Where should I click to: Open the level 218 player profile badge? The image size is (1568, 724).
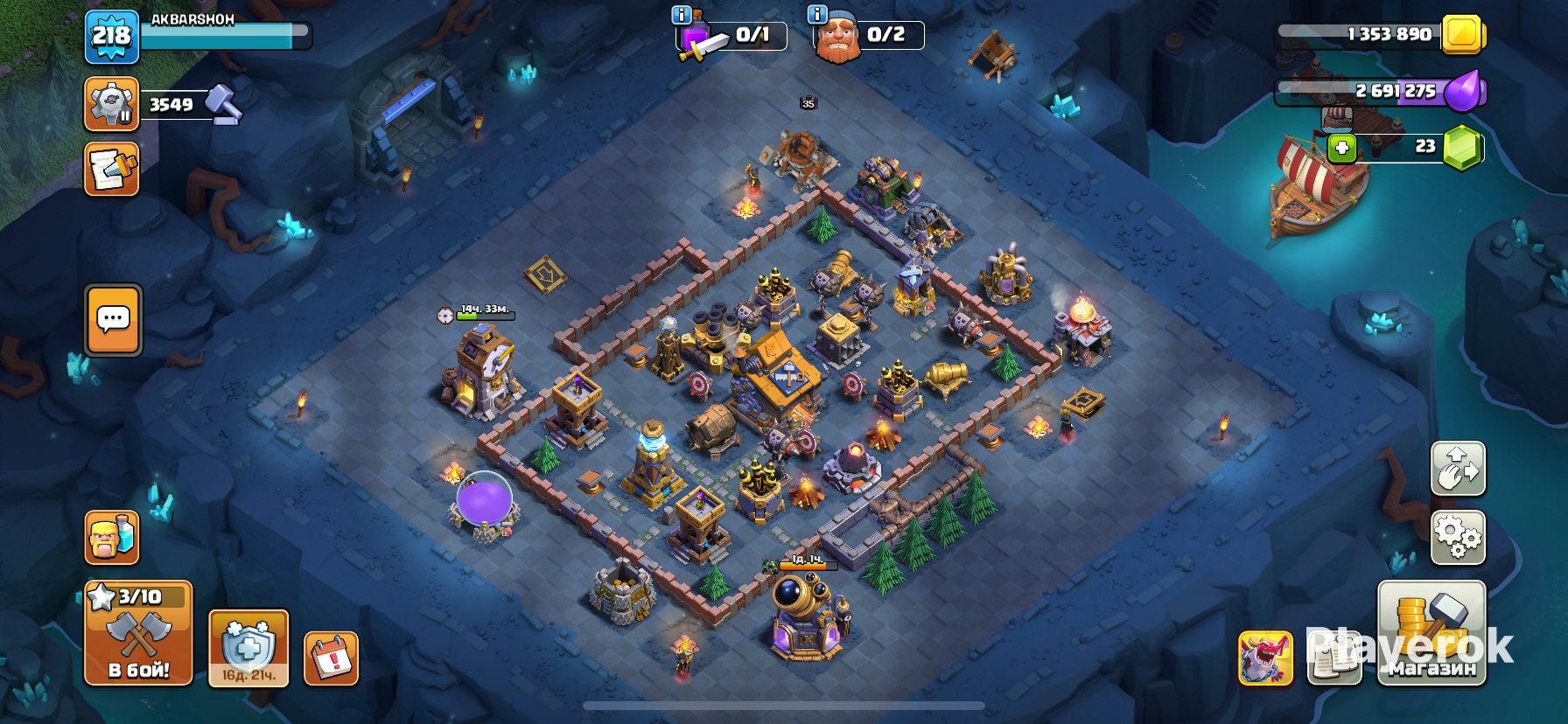[112, 37]
